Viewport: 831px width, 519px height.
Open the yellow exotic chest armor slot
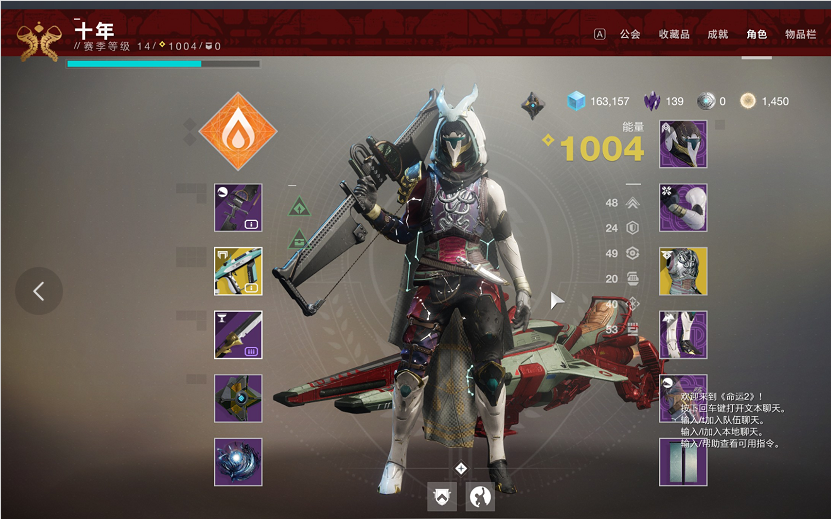click(683, 271)
